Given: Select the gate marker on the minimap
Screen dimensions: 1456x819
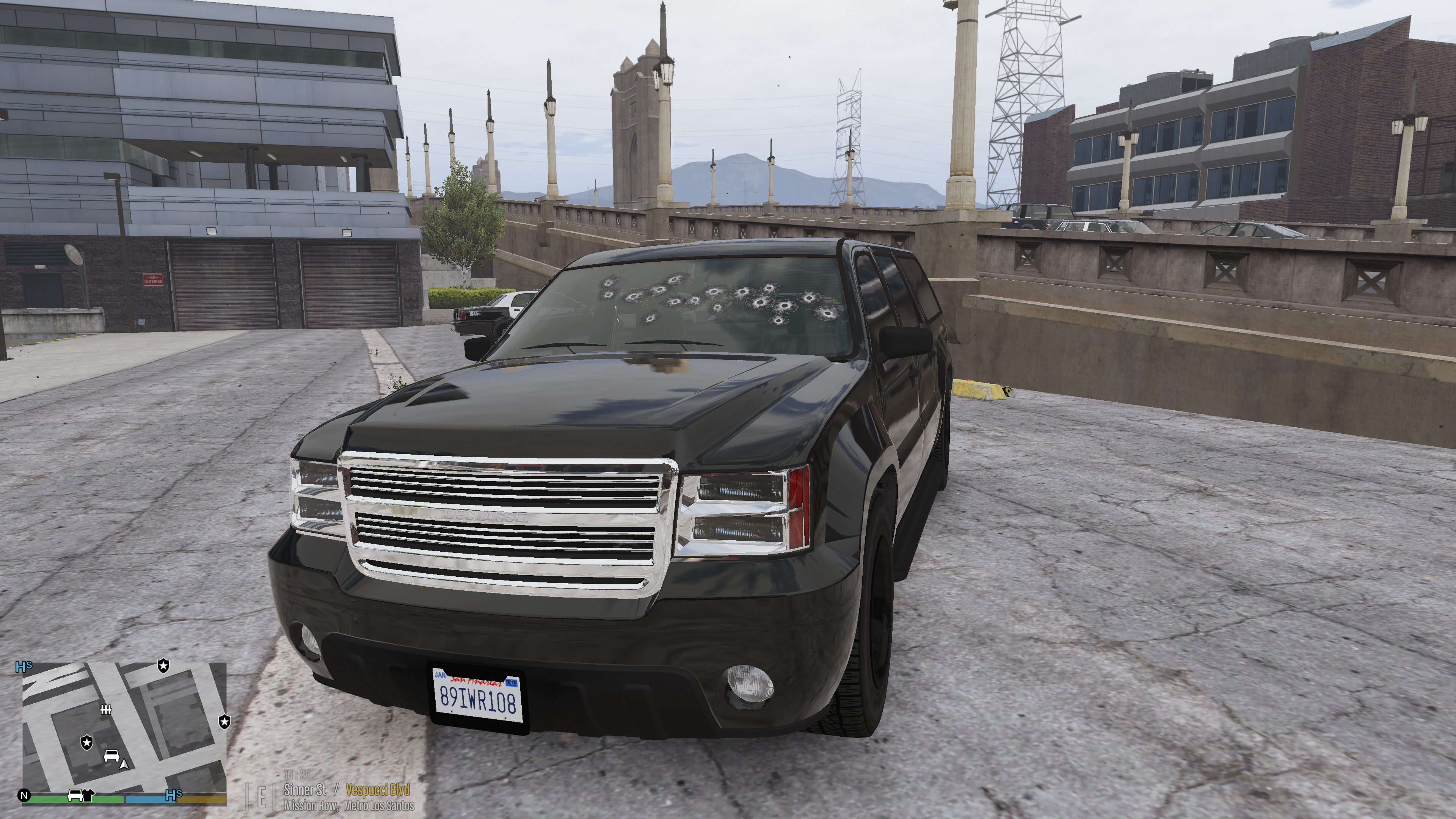Looking at the screenshot, I should point(106,710).
